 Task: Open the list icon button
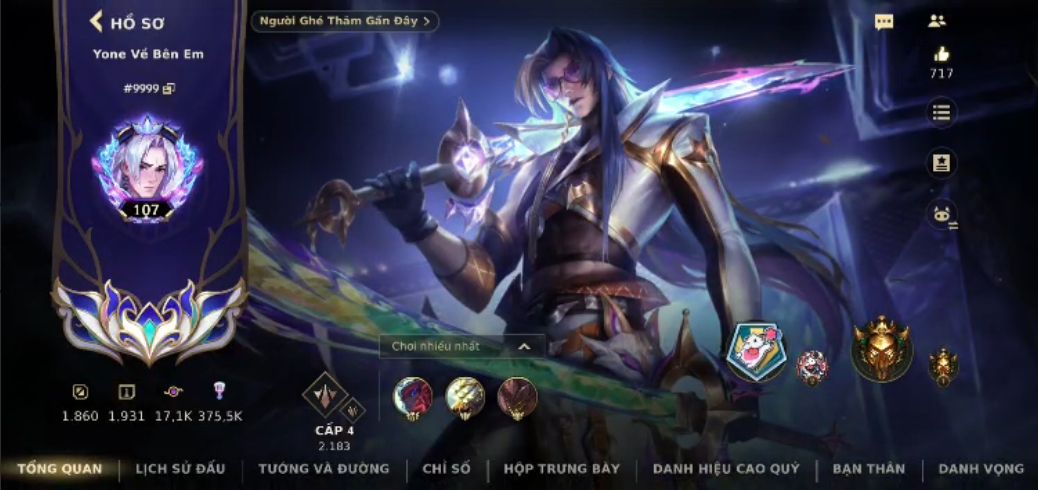(x=941, y=112)
